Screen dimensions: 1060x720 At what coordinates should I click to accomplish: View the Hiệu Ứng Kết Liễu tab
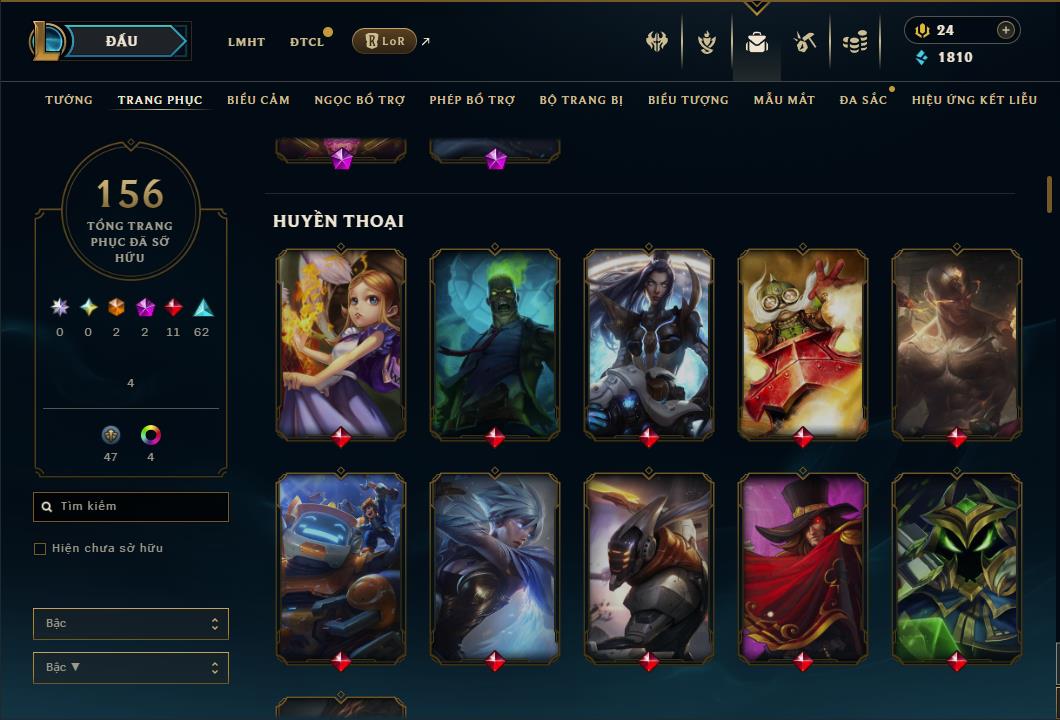pyautogui.click(x=974, y=100)
